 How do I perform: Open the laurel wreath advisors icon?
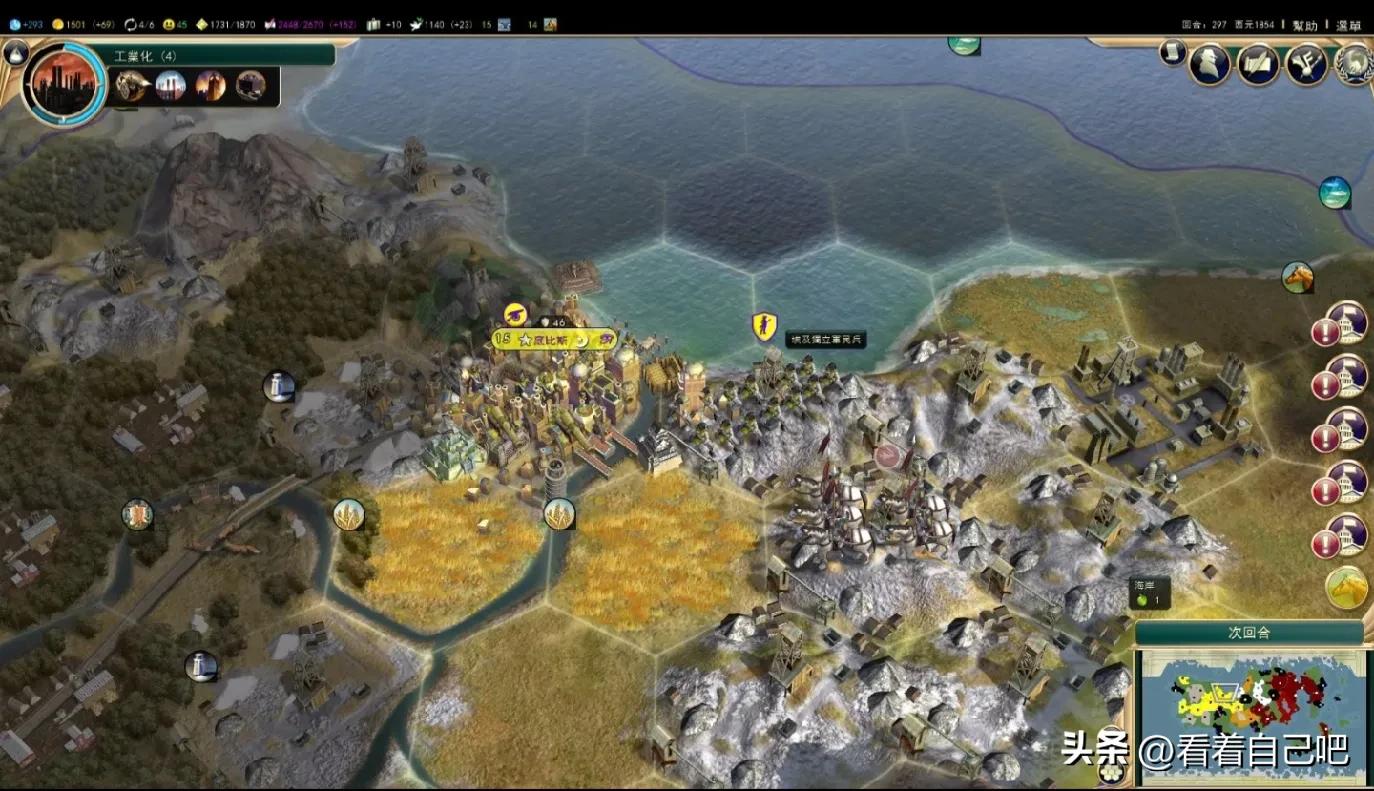tap(1355, 65)
